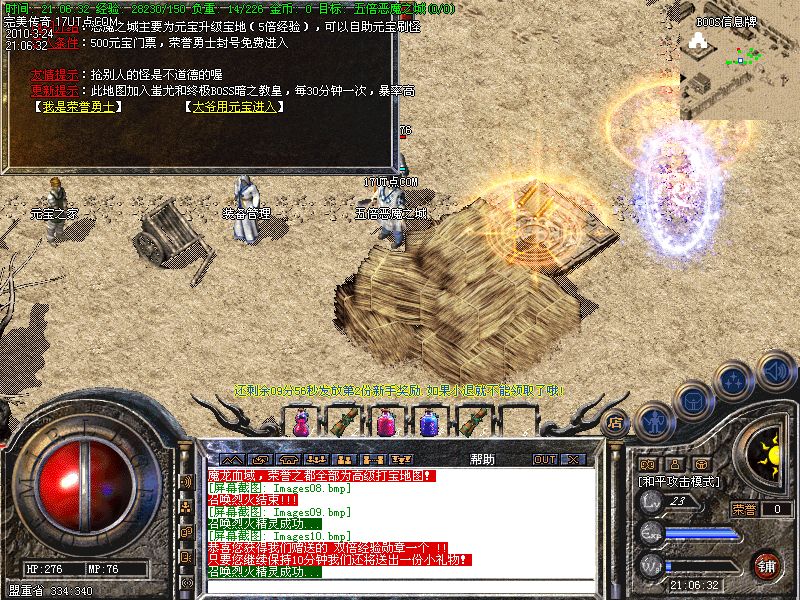Open the 帮助 help label
800x600 pixels.
pyautogui.click(x=482, y=459)
